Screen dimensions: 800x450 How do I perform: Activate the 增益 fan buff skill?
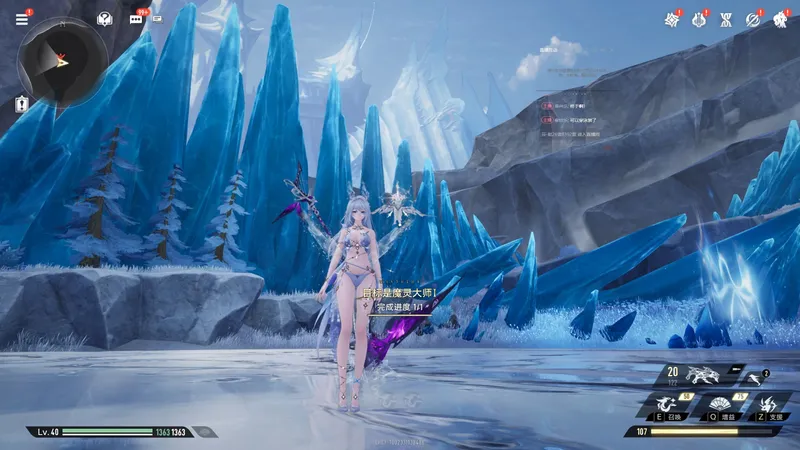tap(721, 406)
